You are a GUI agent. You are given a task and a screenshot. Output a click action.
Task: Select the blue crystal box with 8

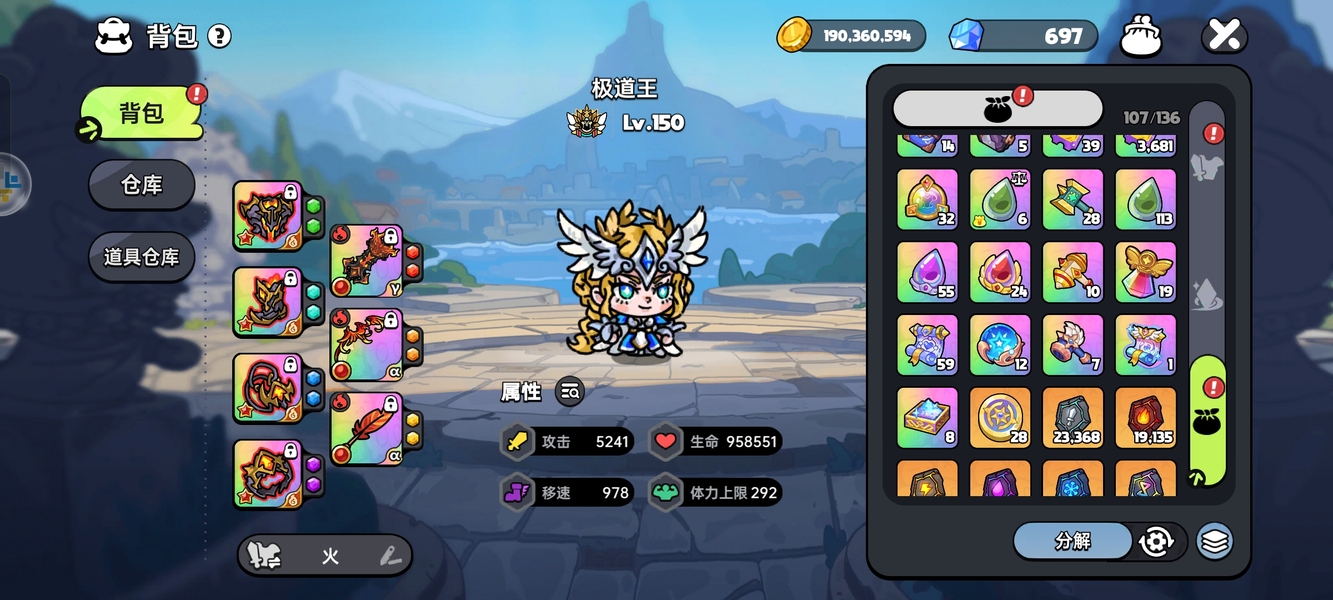click(x=927, y=418)
